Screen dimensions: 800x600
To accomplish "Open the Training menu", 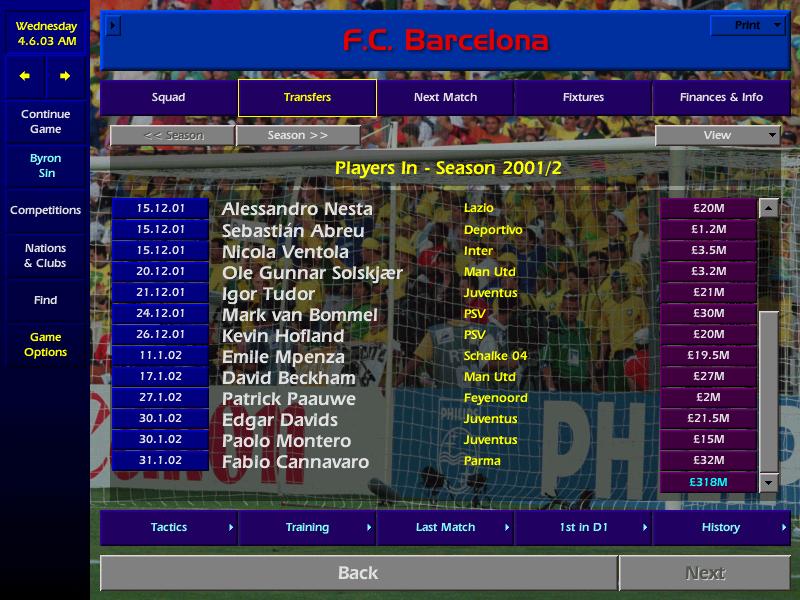I will pos(307,527).
